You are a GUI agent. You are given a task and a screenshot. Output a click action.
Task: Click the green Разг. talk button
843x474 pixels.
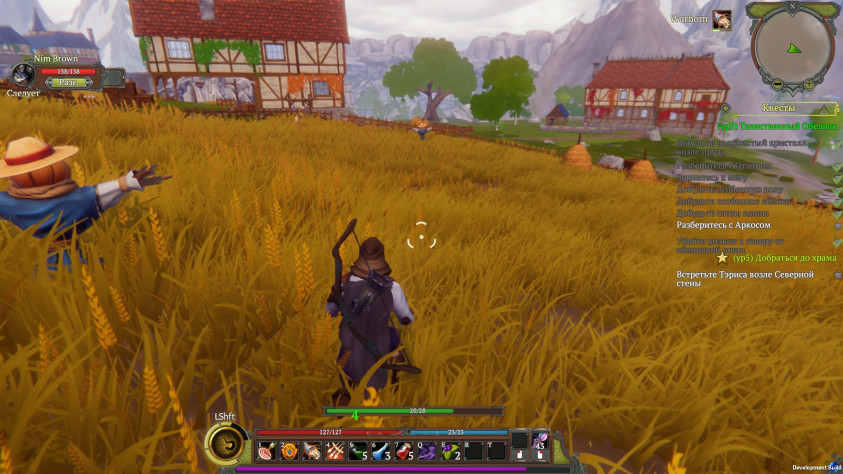(x=68, y=83)
